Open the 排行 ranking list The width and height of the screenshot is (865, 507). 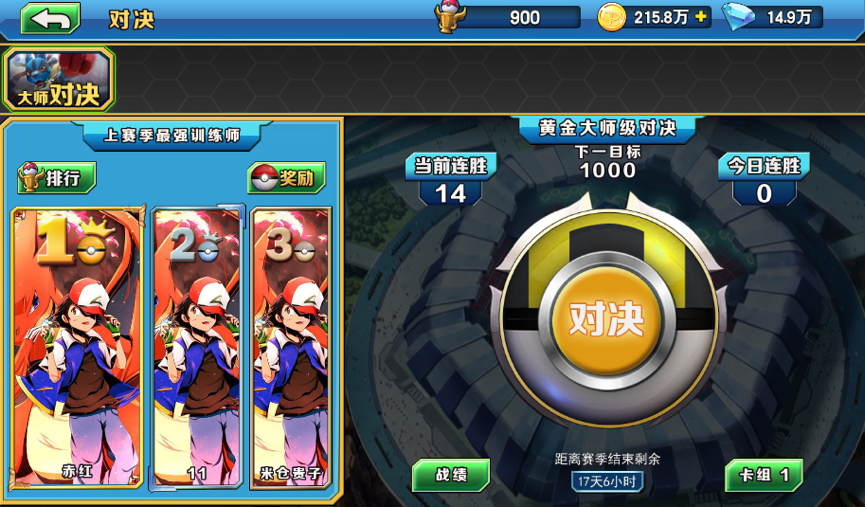[x=58, y=178]
